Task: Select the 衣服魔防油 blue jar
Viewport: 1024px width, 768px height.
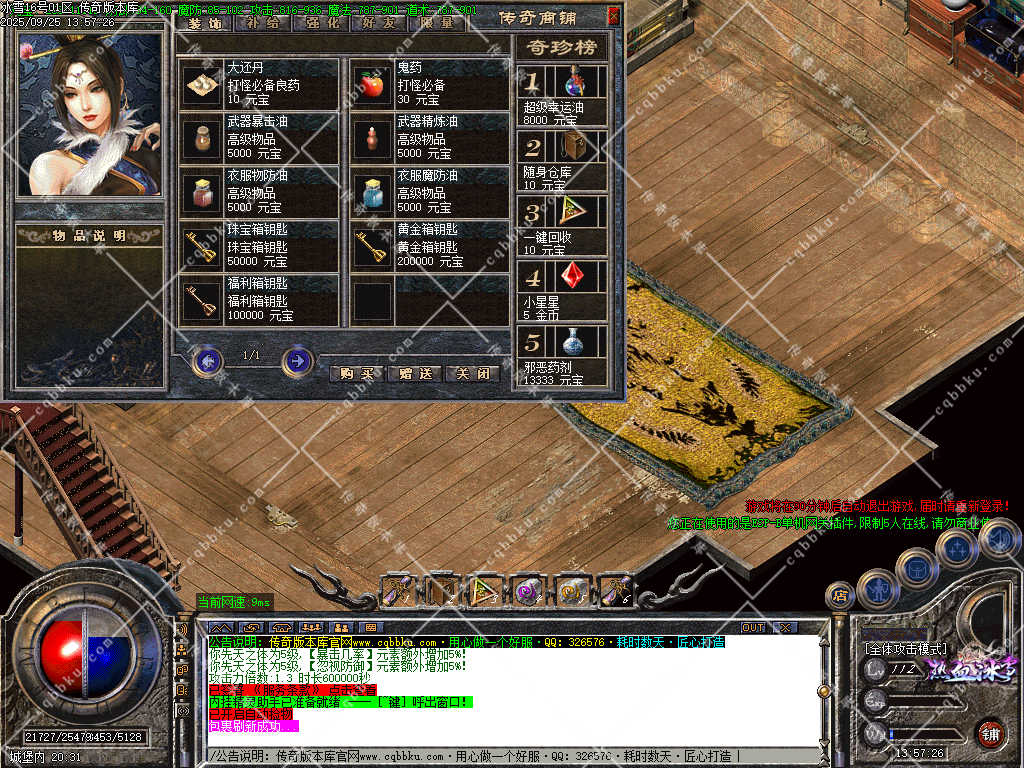Action: [x=373, y=192]
